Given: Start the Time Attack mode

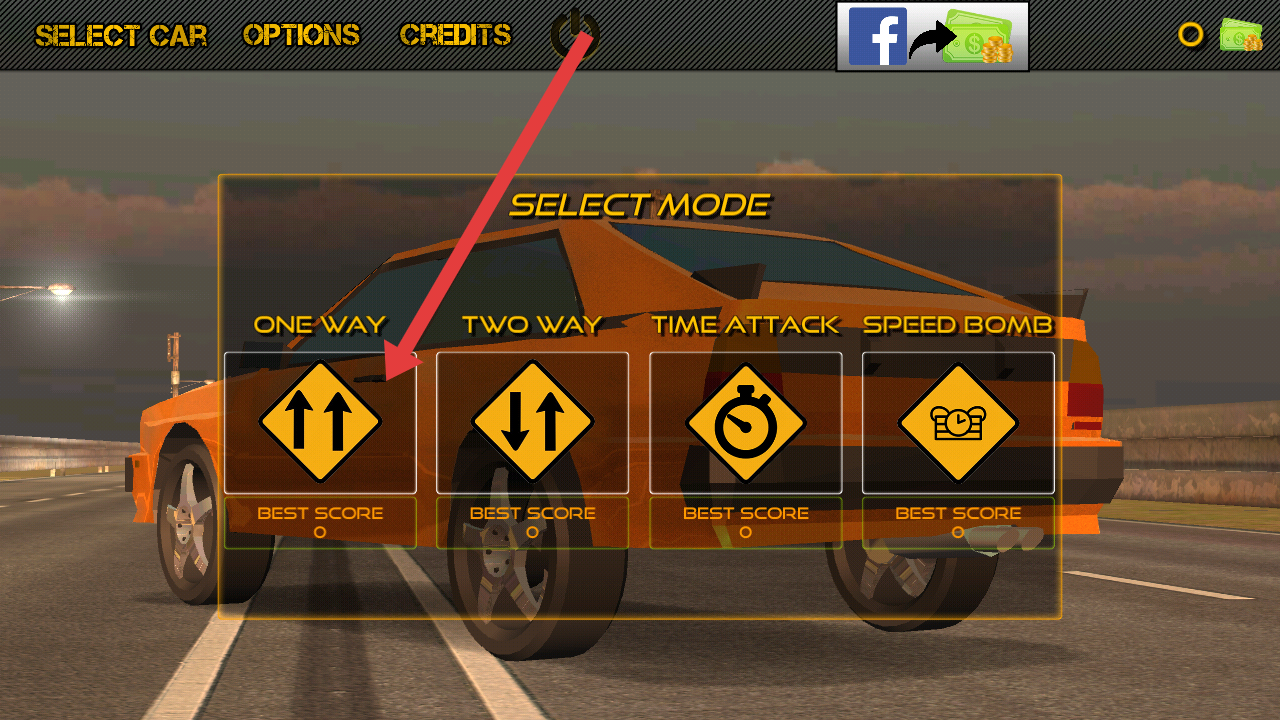Looking at the screenshot, I should (x=745, y=422).
